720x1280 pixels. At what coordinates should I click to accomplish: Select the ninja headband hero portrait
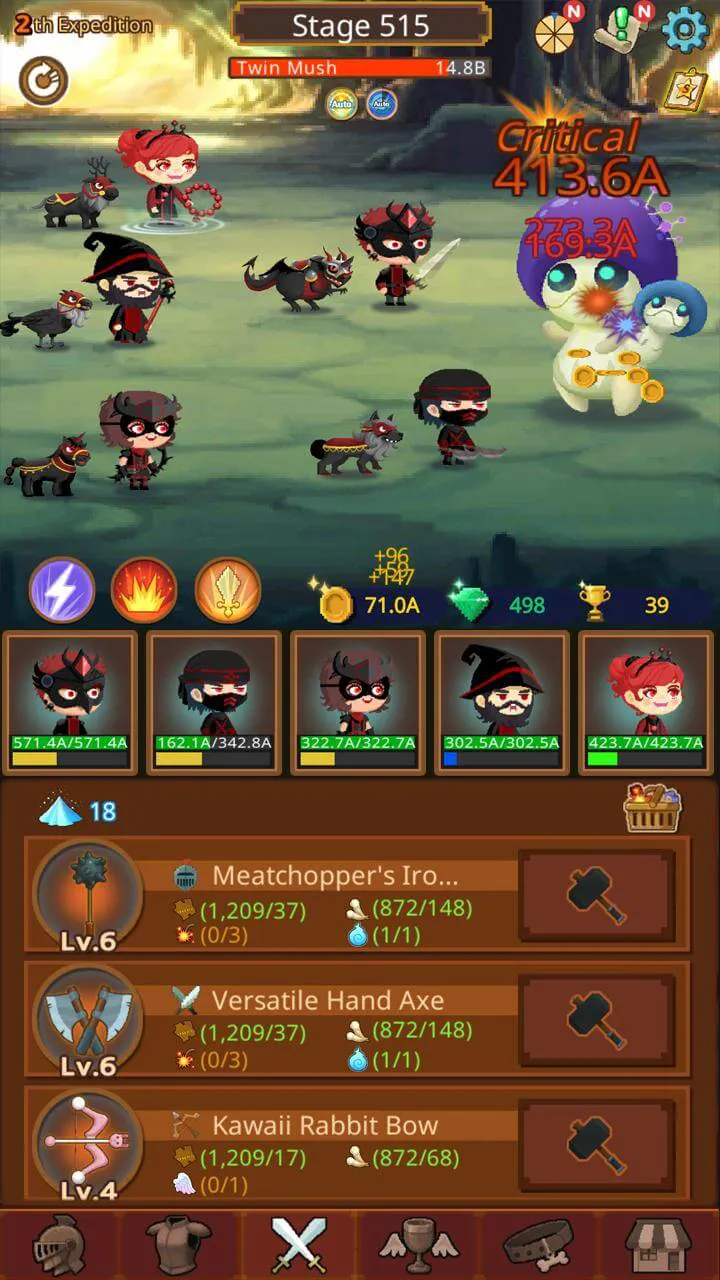pyautogui.click(x=213, y=702)
